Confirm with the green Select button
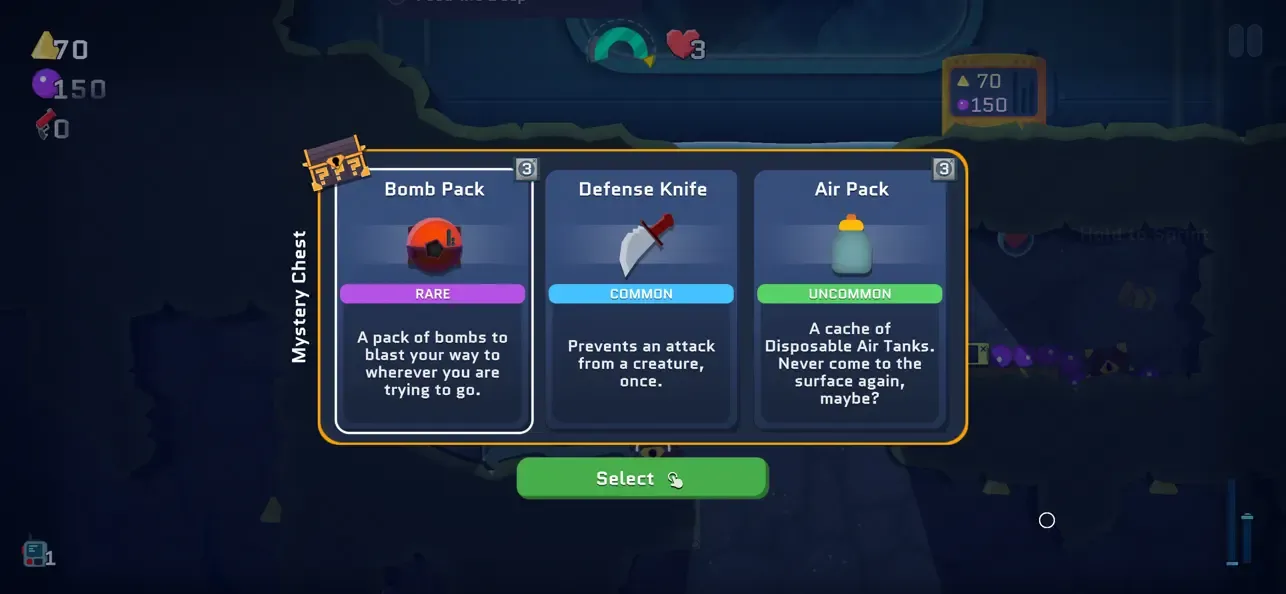This screenshot has width=1286, height=594. click(x=641, y=478)
